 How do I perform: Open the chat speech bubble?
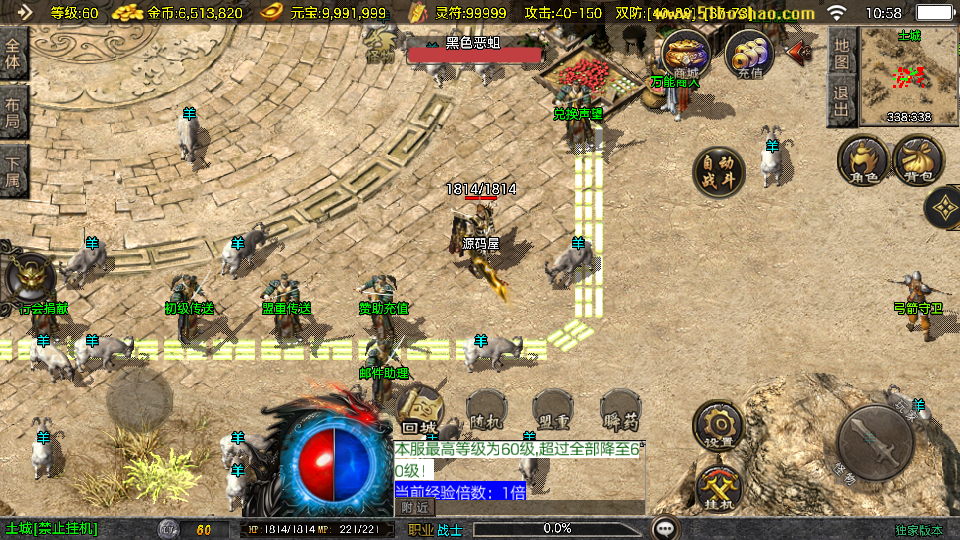pyautogui.click(x=664, y=528)
